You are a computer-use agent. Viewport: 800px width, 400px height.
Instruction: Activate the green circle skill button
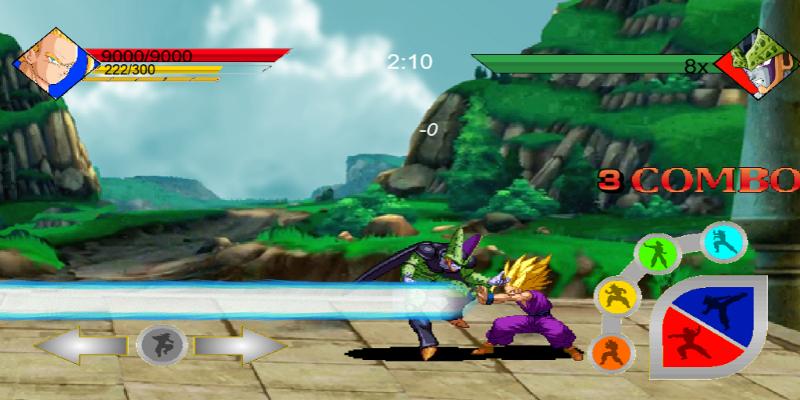[x=658, y=253]
